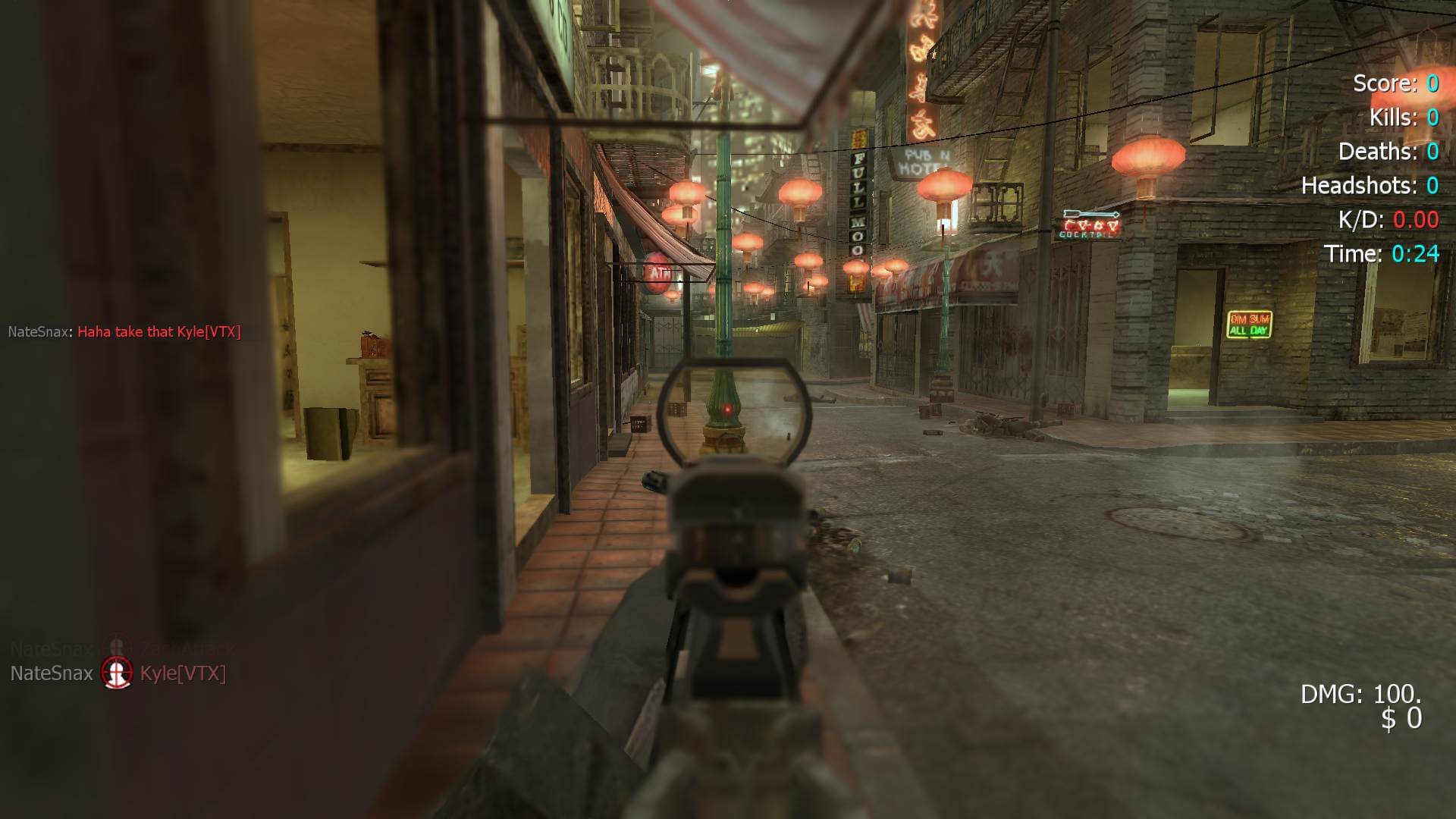Select NateSnax's chat message line
This screenshot has width=1456, height=819.
coord(124,332)
